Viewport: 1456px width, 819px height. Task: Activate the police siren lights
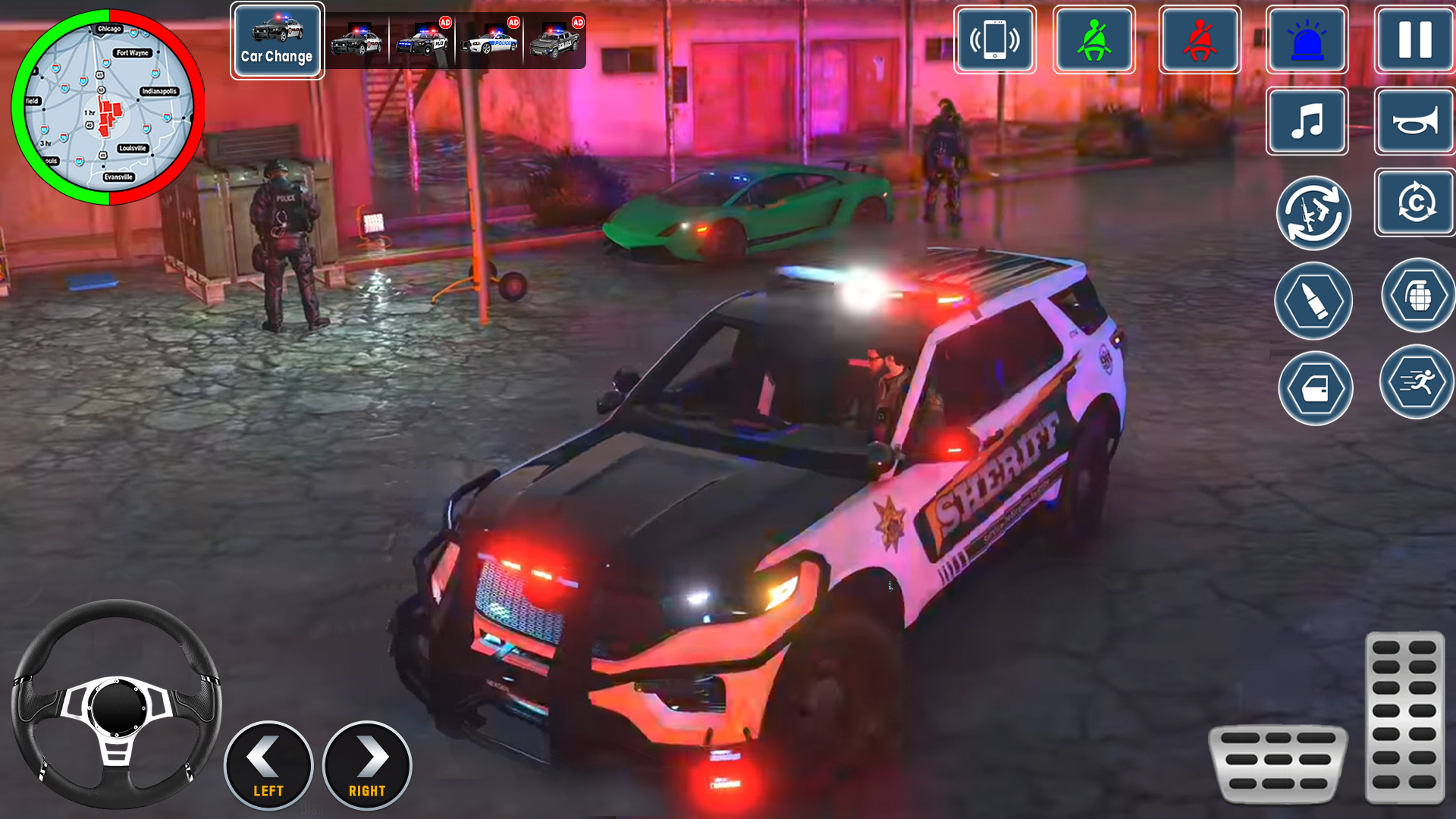click(1307, 41)
